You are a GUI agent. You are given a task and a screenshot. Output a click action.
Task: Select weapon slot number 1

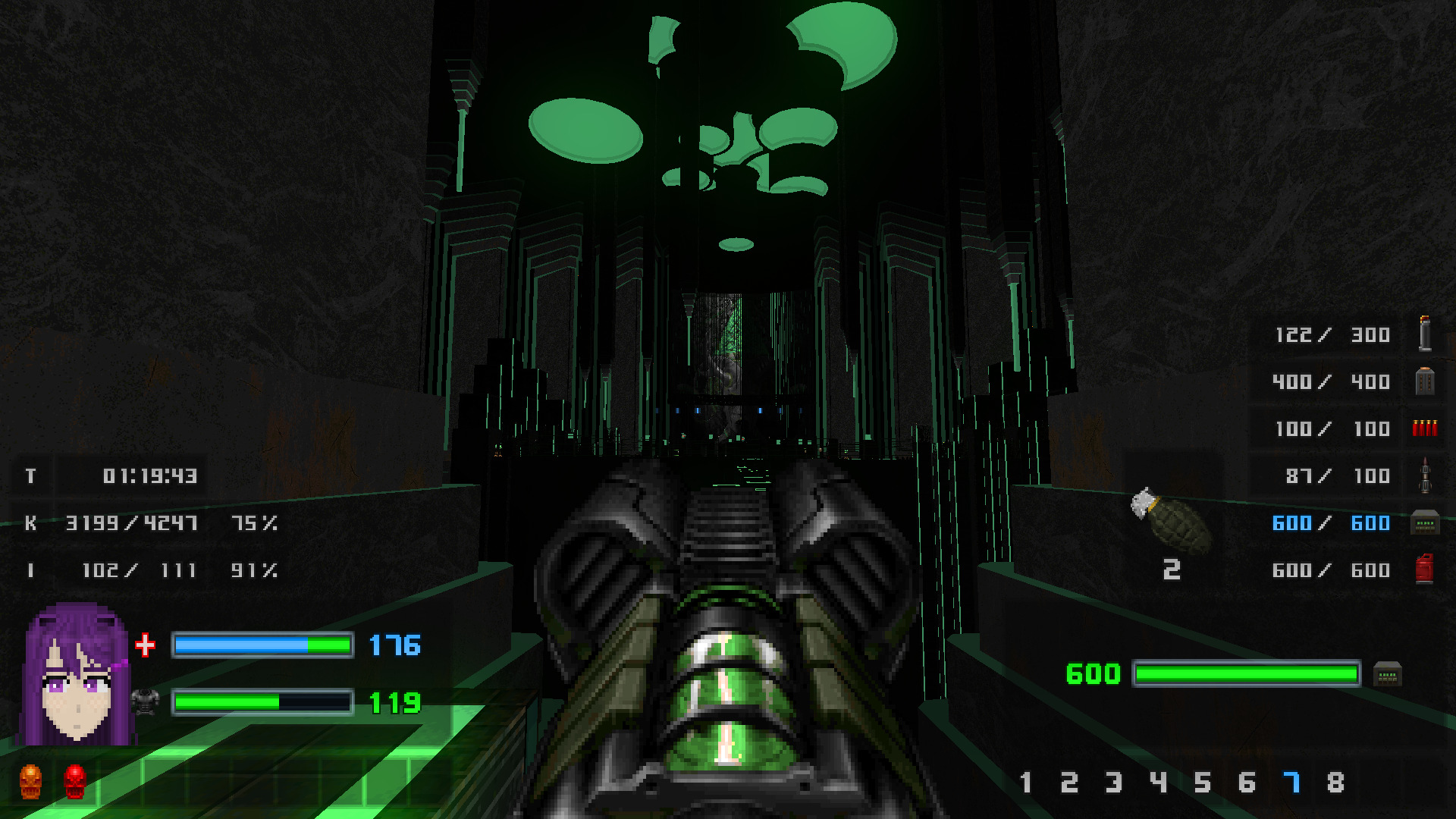click(1025, 783)
